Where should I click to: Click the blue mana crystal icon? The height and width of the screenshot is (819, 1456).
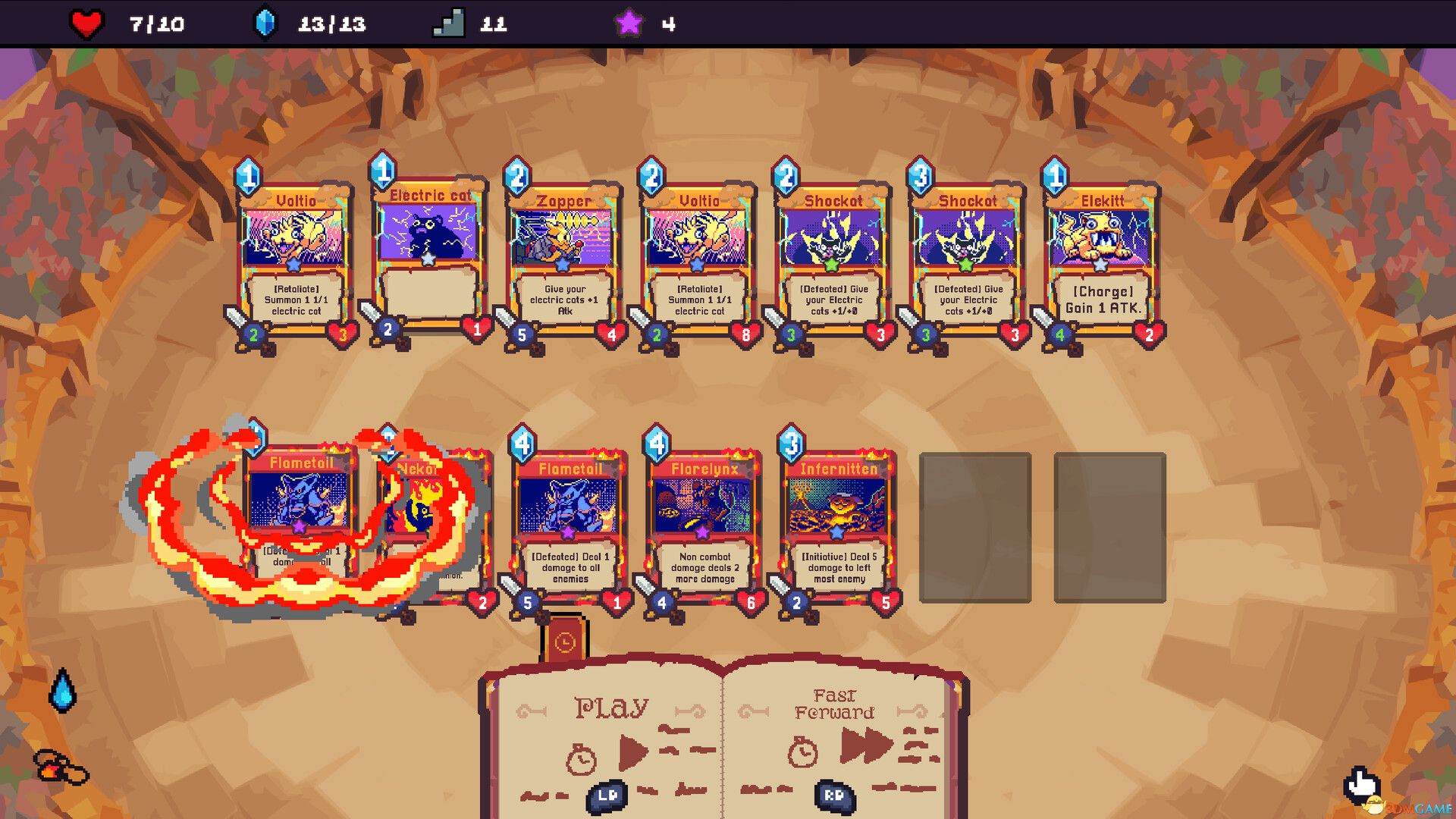[267, 23]
